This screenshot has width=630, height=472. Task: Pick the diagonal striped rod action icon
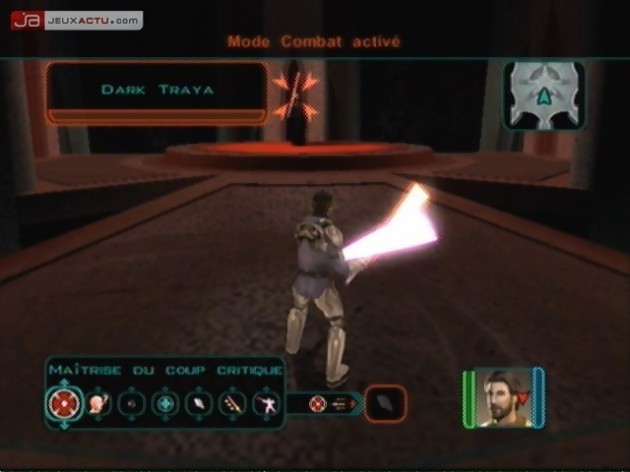[234, 404]
